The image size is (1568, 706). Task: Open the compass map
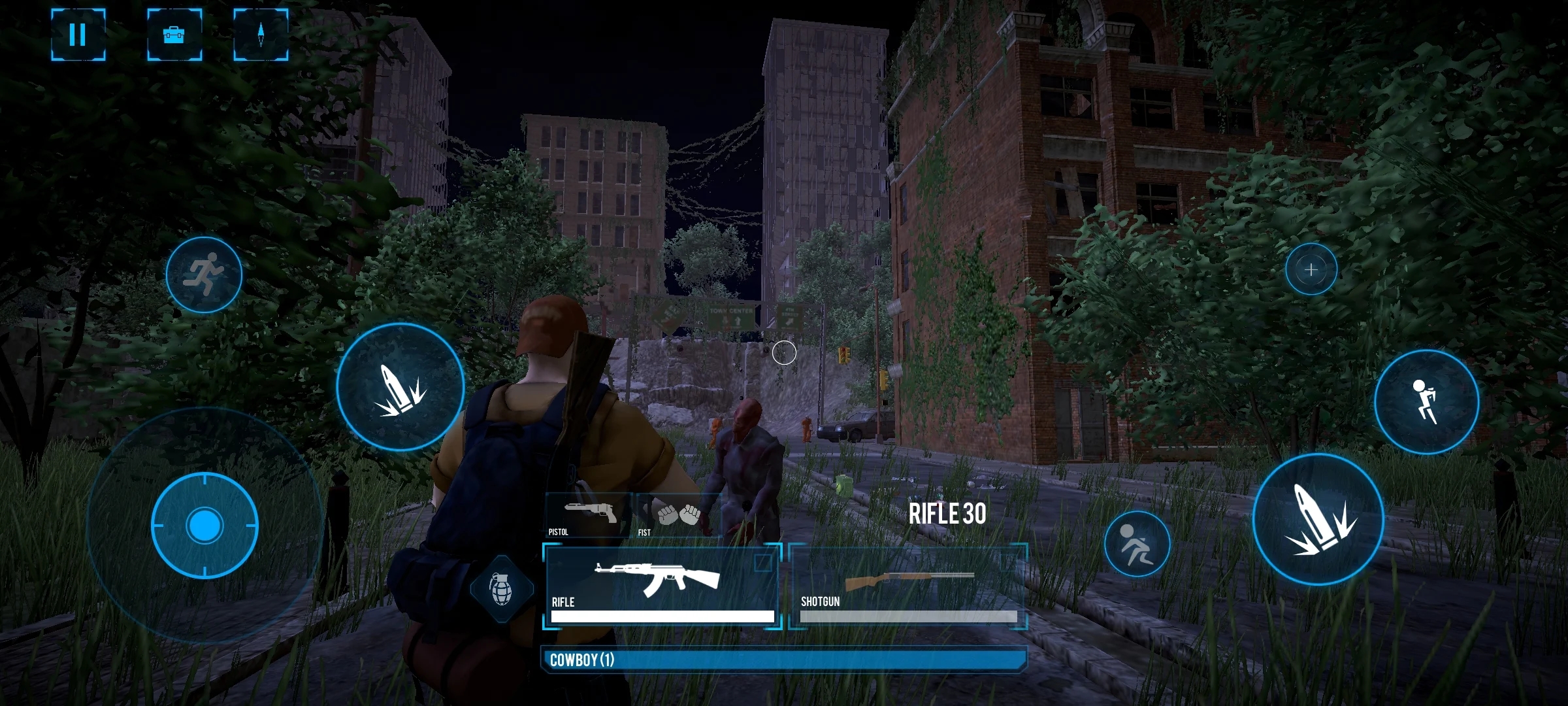point(261,35)
